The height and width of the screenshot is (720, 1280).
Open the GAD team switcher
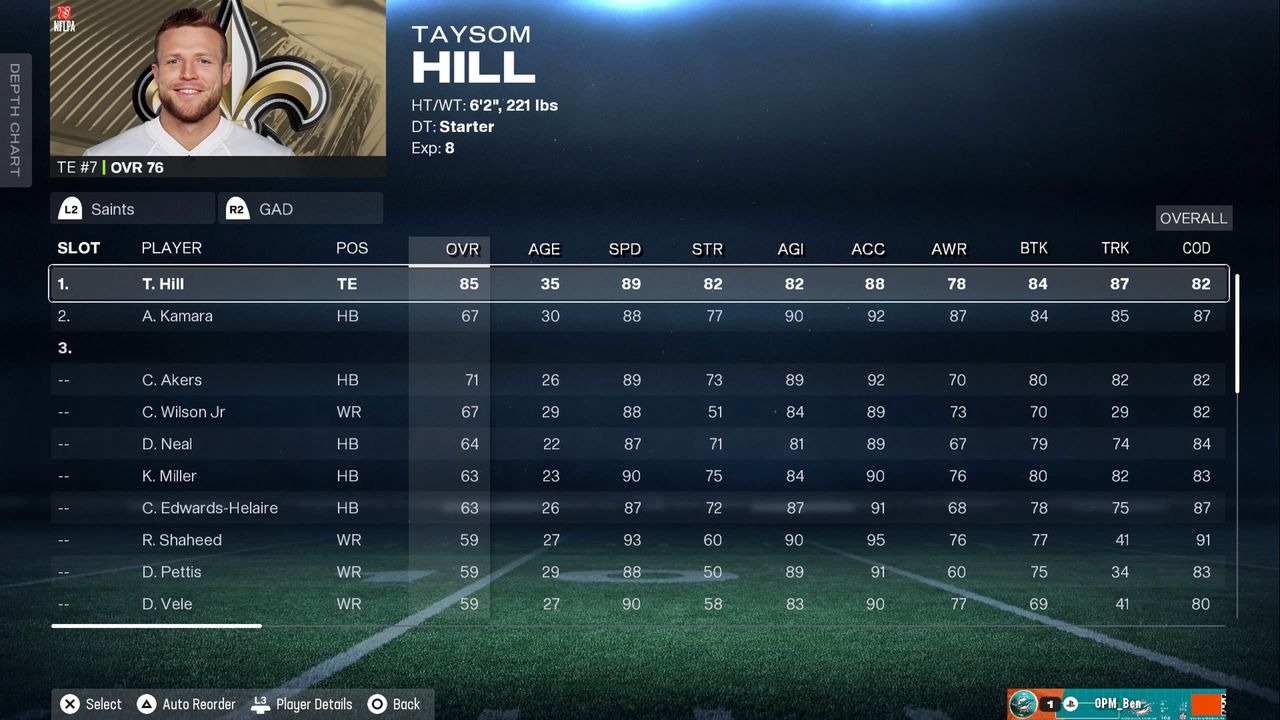coord(300,209)
